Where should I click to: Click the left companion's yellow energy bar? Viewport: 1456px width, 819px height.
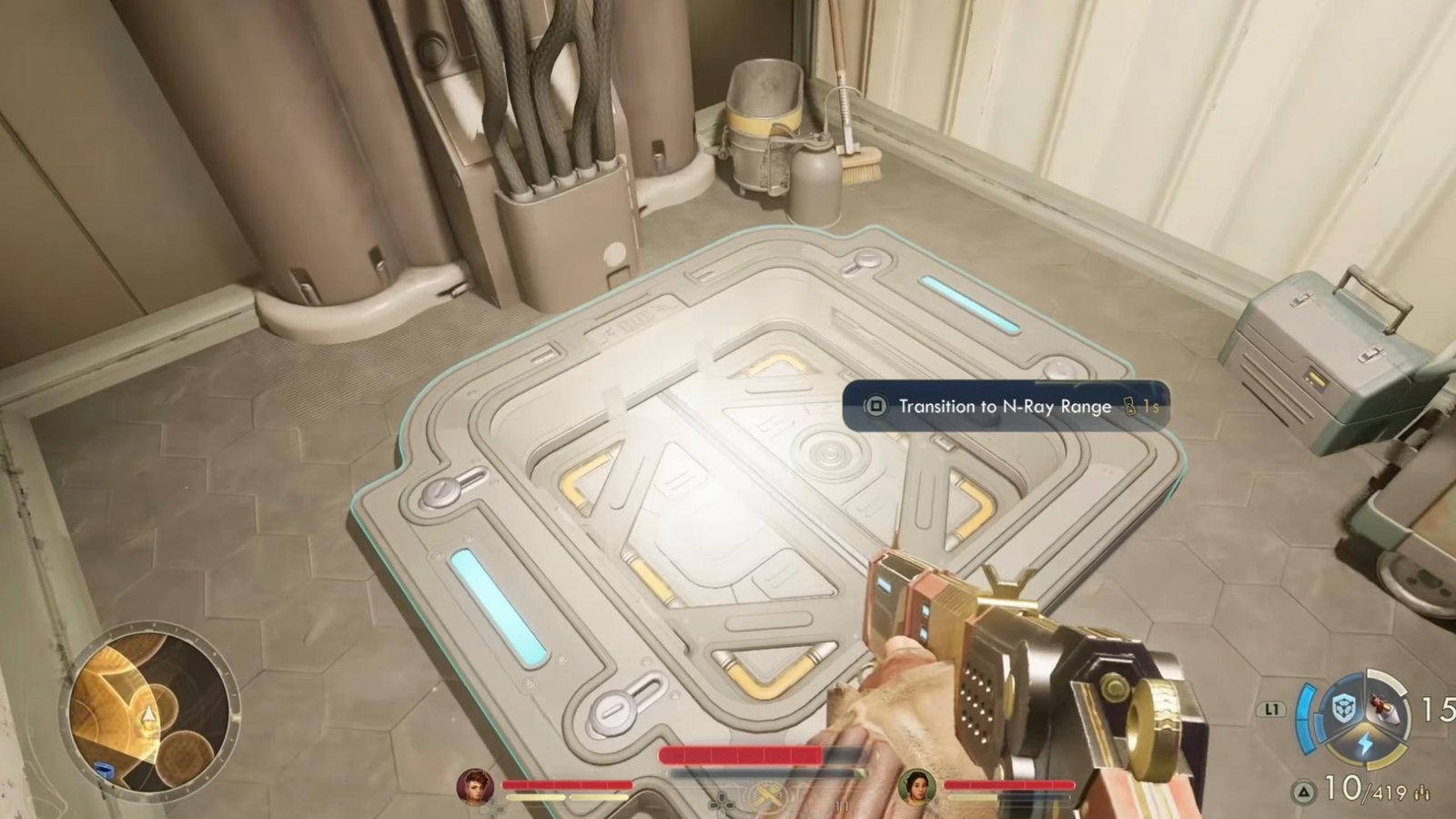(565, 796)
